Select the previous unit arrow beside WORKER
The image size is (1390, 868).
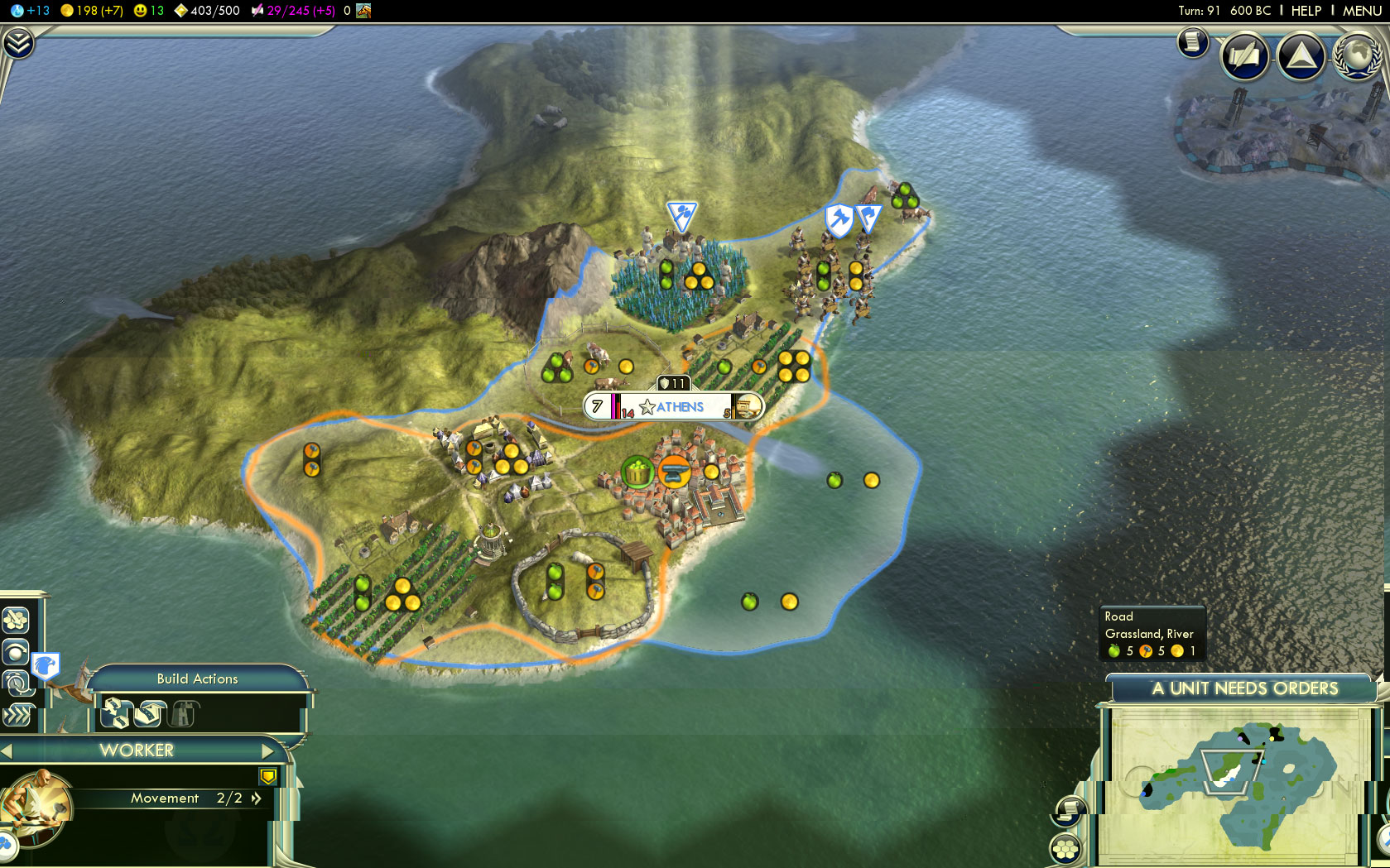pyautogui.click(x=7, y=751)
